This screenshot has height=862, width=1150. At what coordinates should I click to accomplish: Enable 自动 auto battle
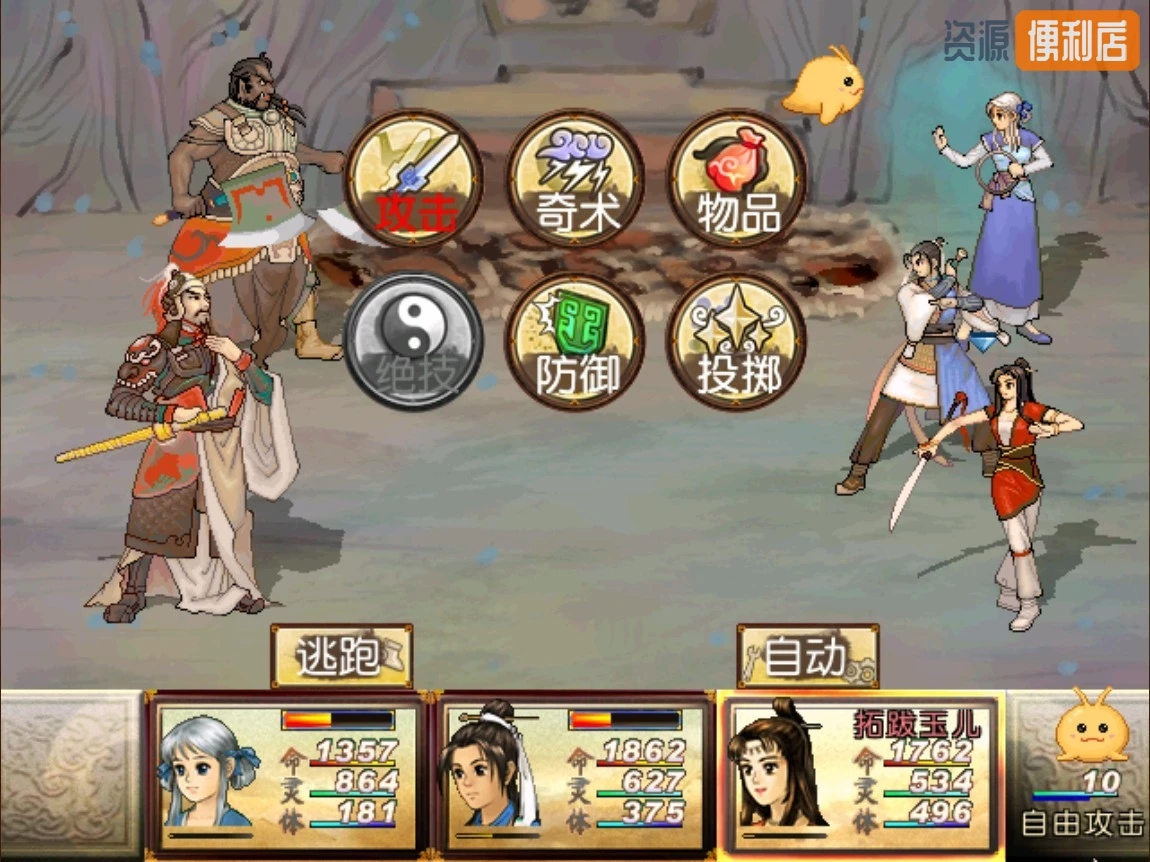808,656
